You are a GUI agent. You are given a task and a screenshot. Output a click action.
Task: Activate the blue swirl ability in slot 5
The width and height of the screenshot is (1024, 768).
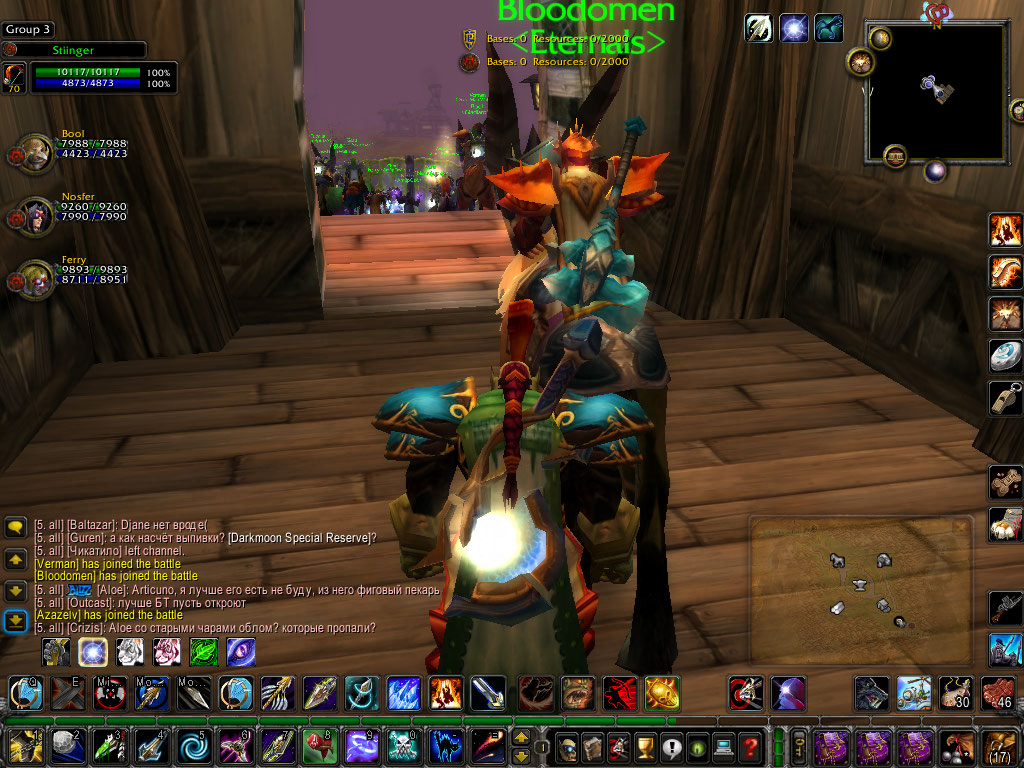pos(191,746)
